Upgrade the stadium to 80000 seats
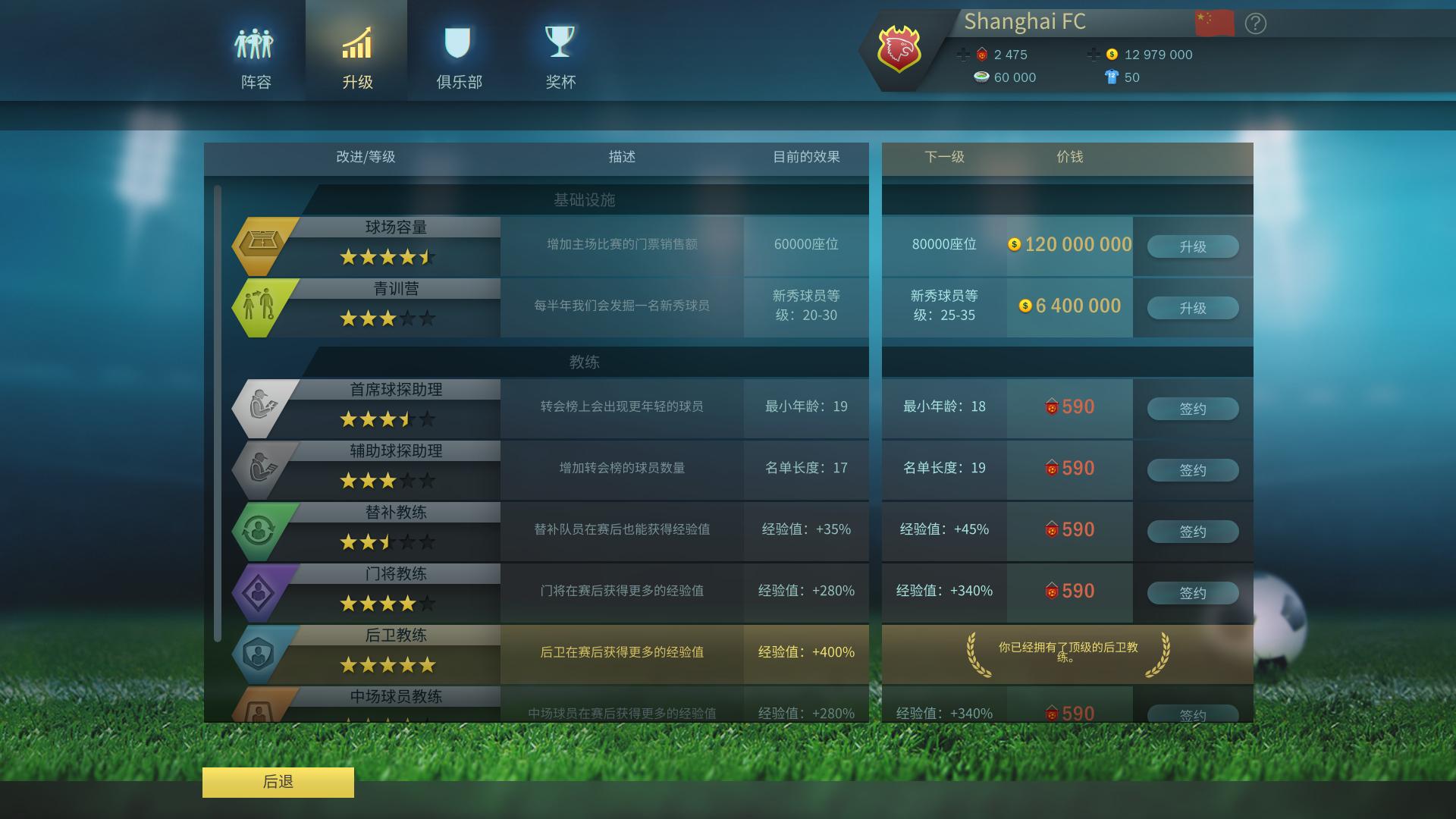 click(1193, 246)
